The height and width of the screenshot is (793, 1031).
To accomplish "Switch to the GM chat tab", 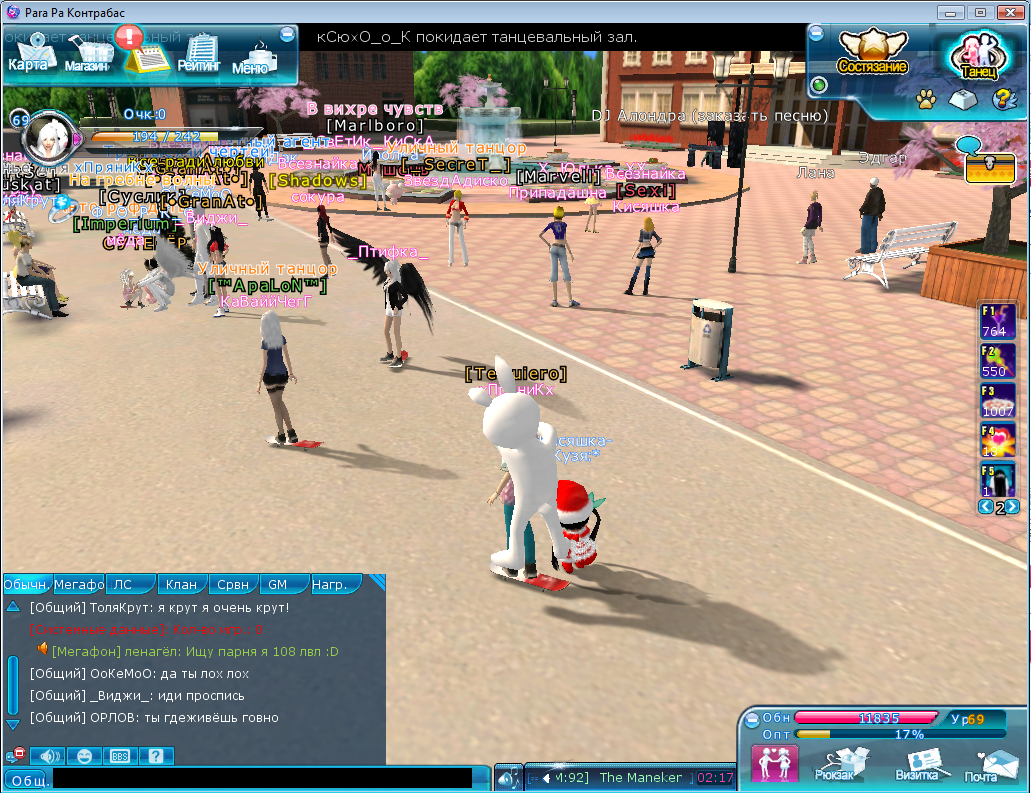I will [277, 584].
